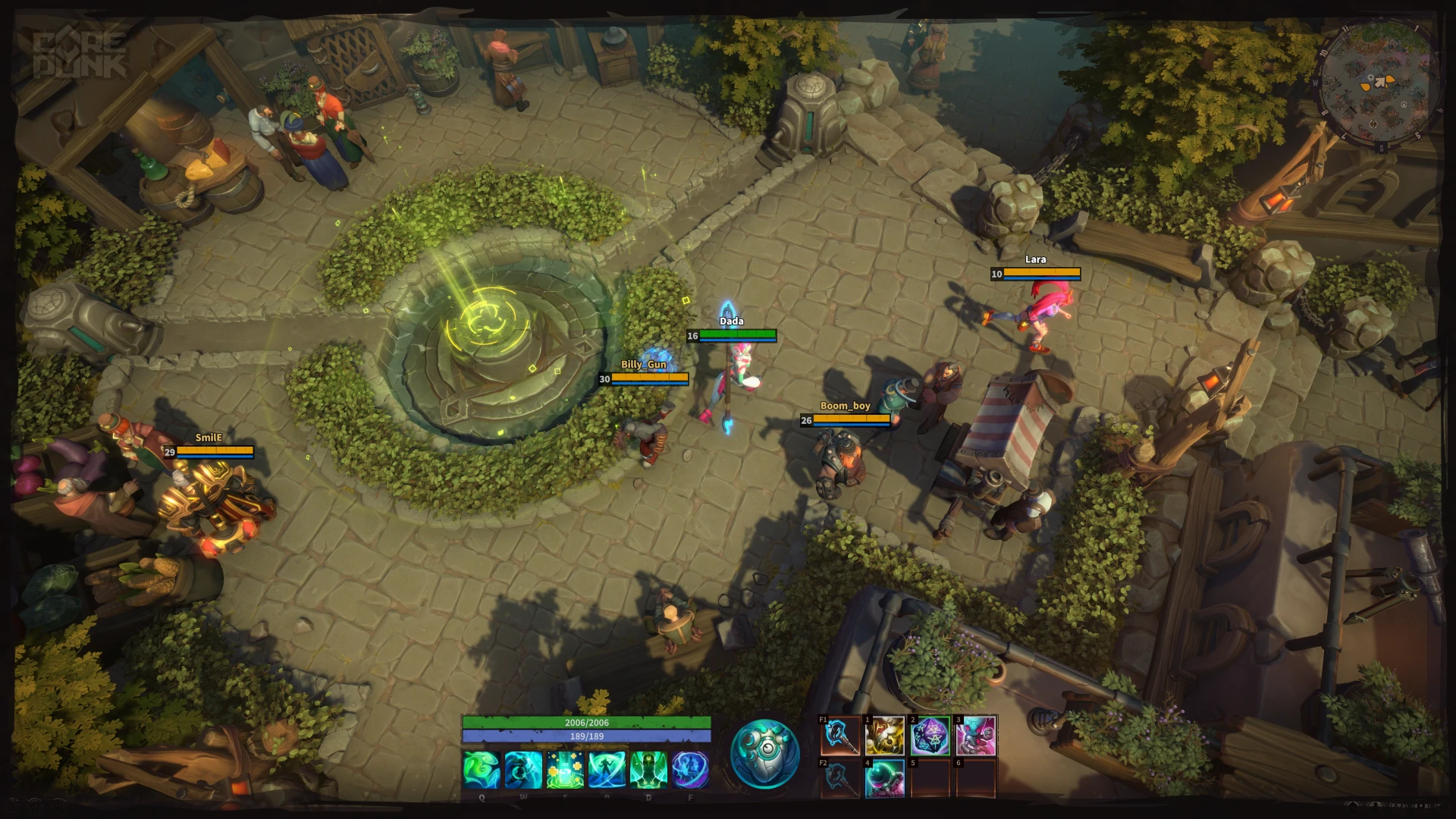The height and width of the screenshot is (819, 1456).
Task: Click the S marker on the minimap compass
Action: point(1381,146)
